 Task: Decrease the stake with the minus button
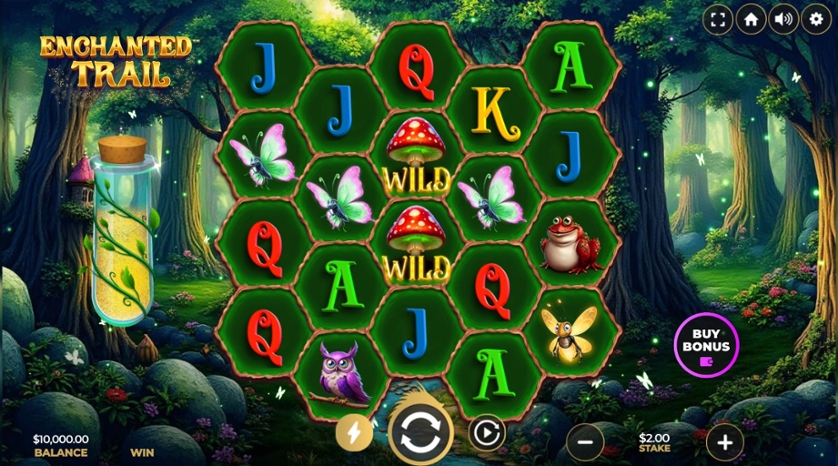(585, 440)
